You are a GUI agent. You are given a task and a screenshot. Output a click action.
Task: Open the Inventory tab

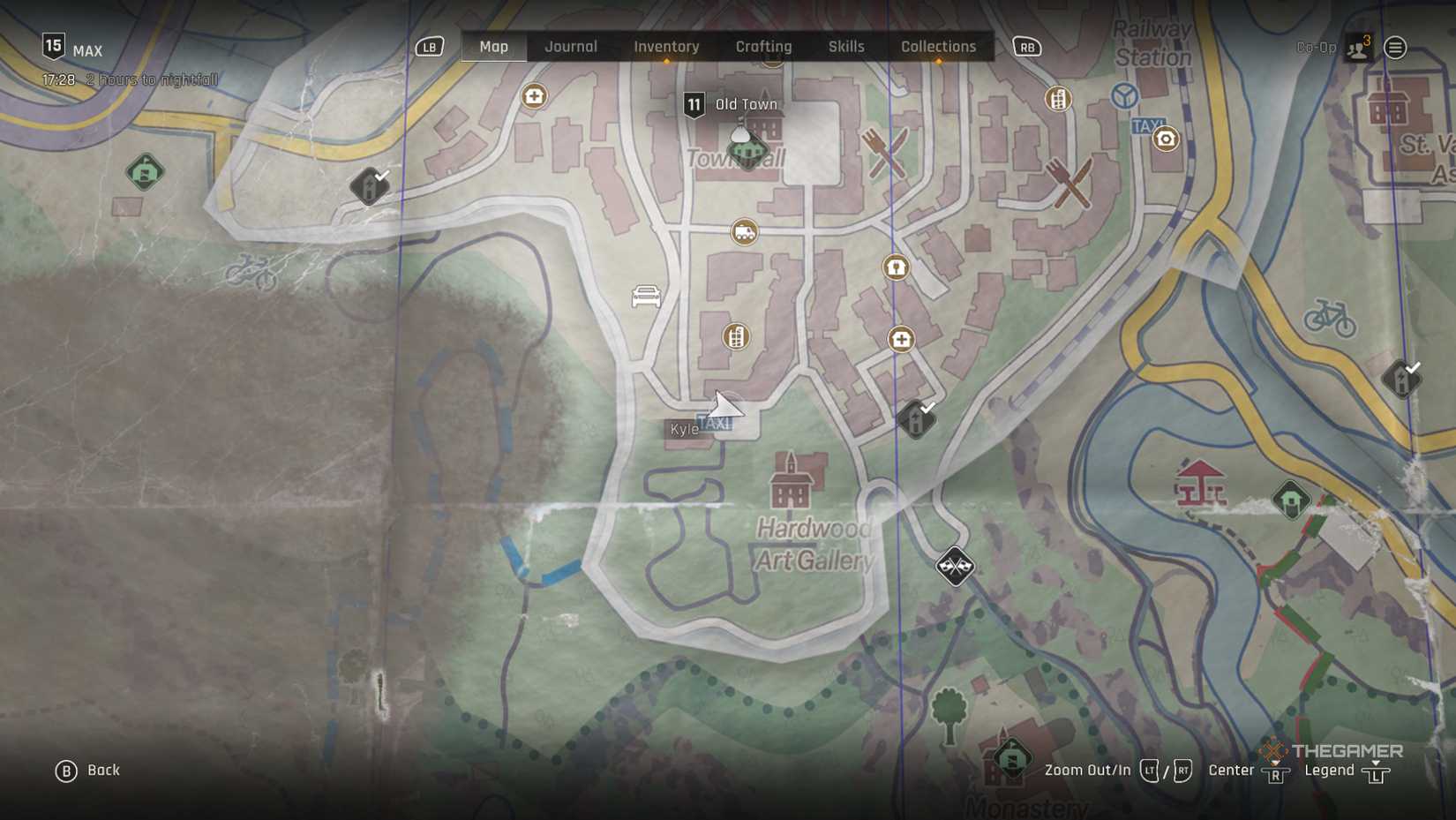pyautogui.click(x=666, y=47)
